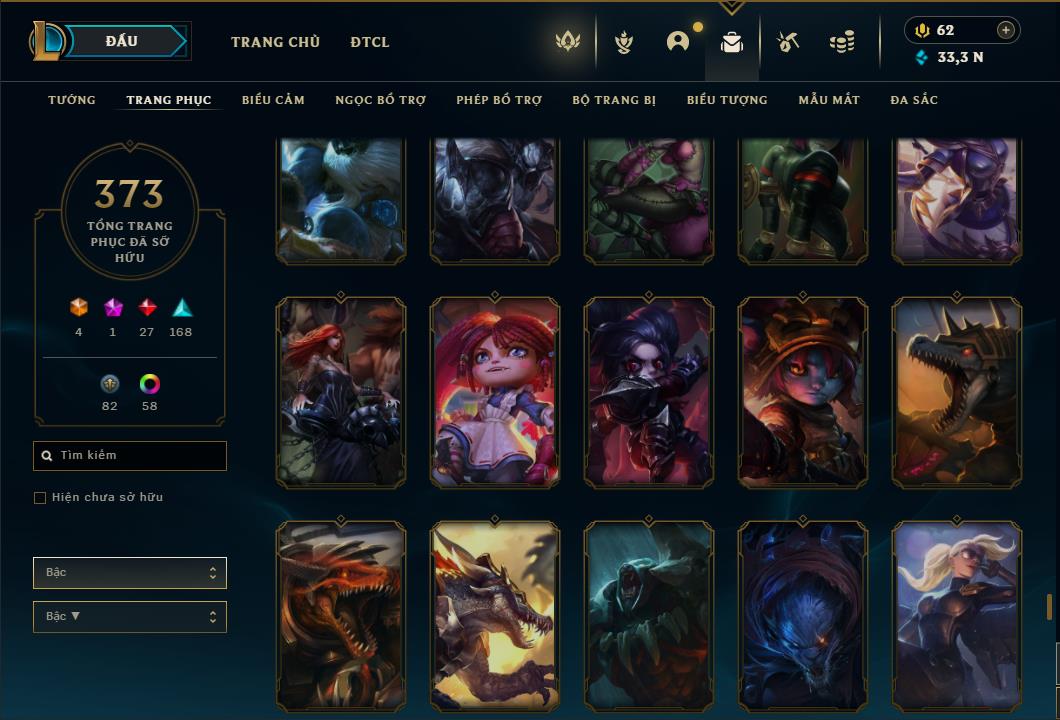Image resolution: width=1060 pixels, height=720 pixels.
Task: Open the NGỌC BỔ TRỢ tab
Action: 380,100
